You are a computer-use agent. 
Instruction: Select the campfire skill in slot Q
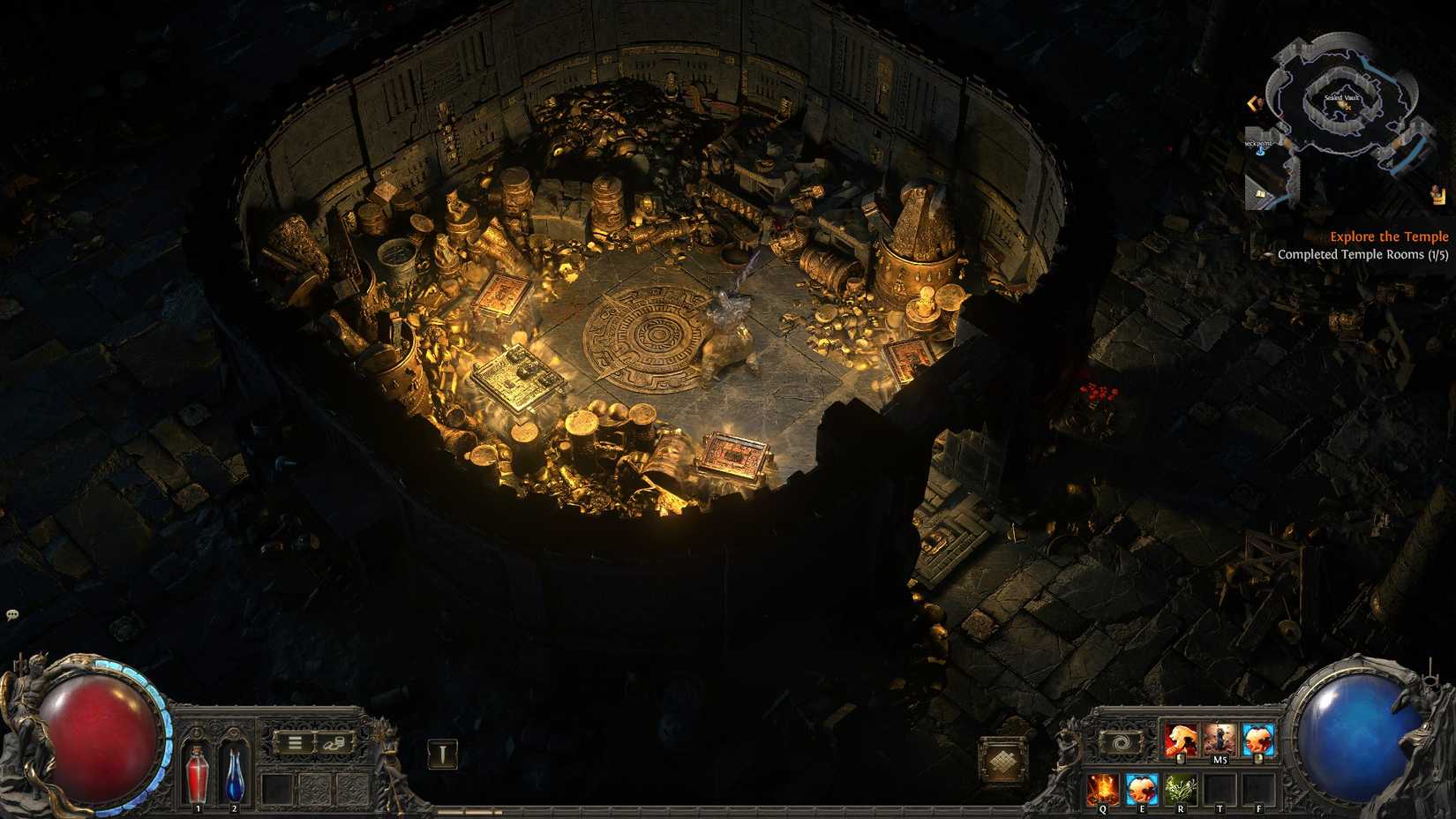click(1103, 788)
